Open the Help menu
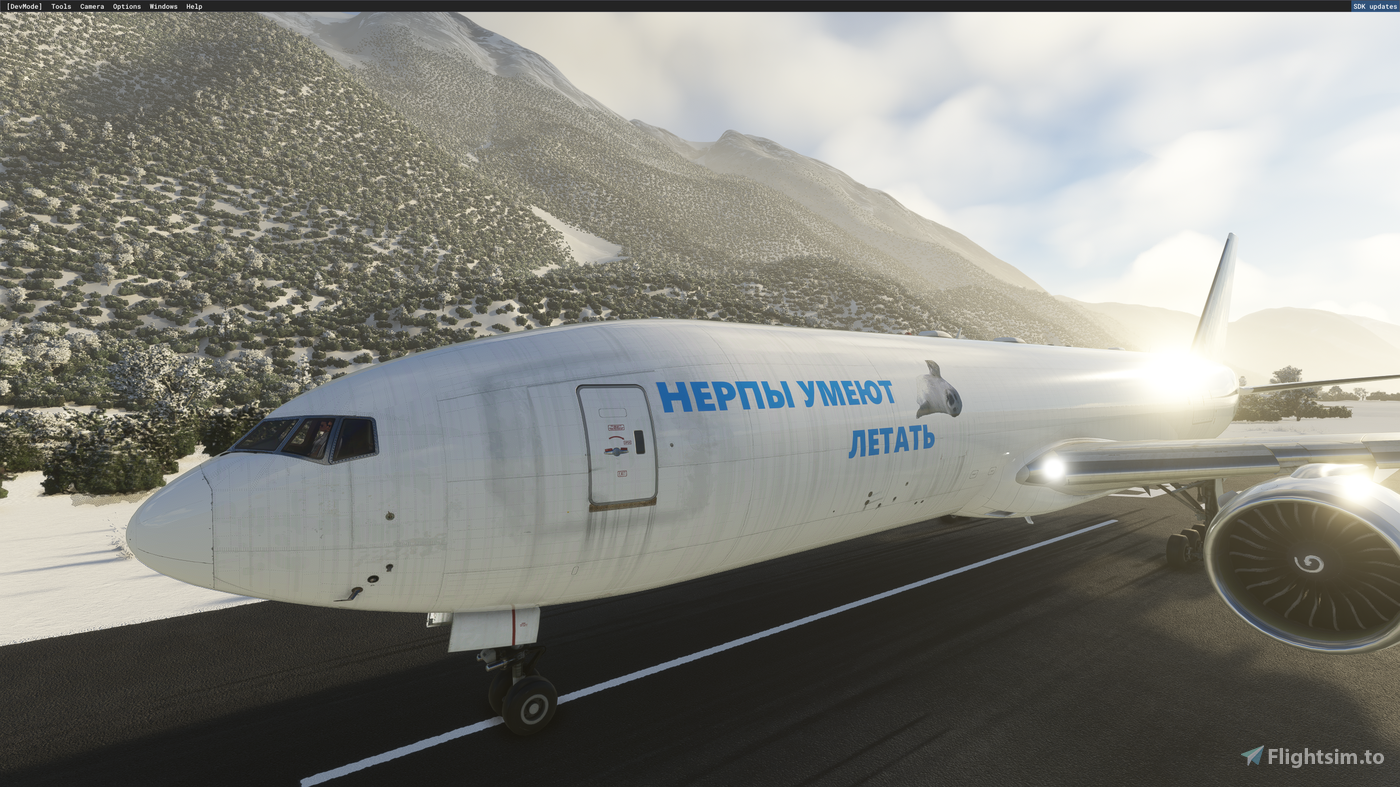 point(193,5)
